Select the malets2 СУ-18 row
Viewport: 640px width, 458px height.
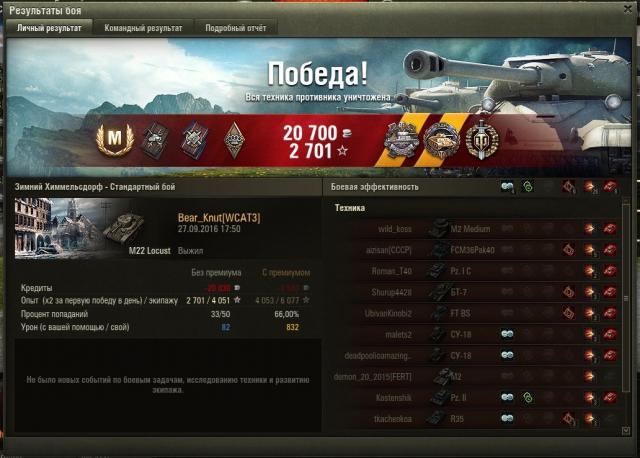[x=470, y=333]
